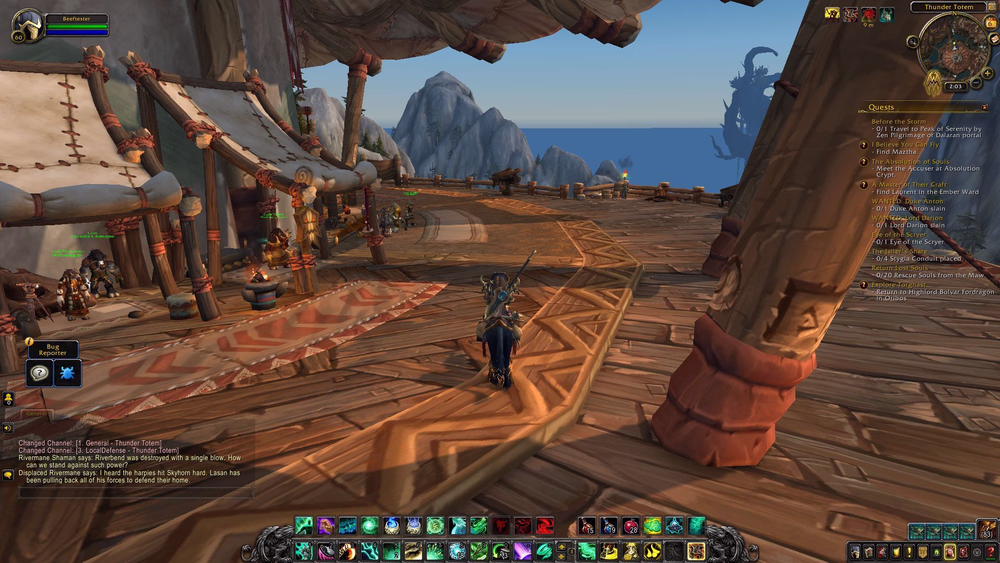
Task: Select the Before the Storm quest
Action: [896, 122]
